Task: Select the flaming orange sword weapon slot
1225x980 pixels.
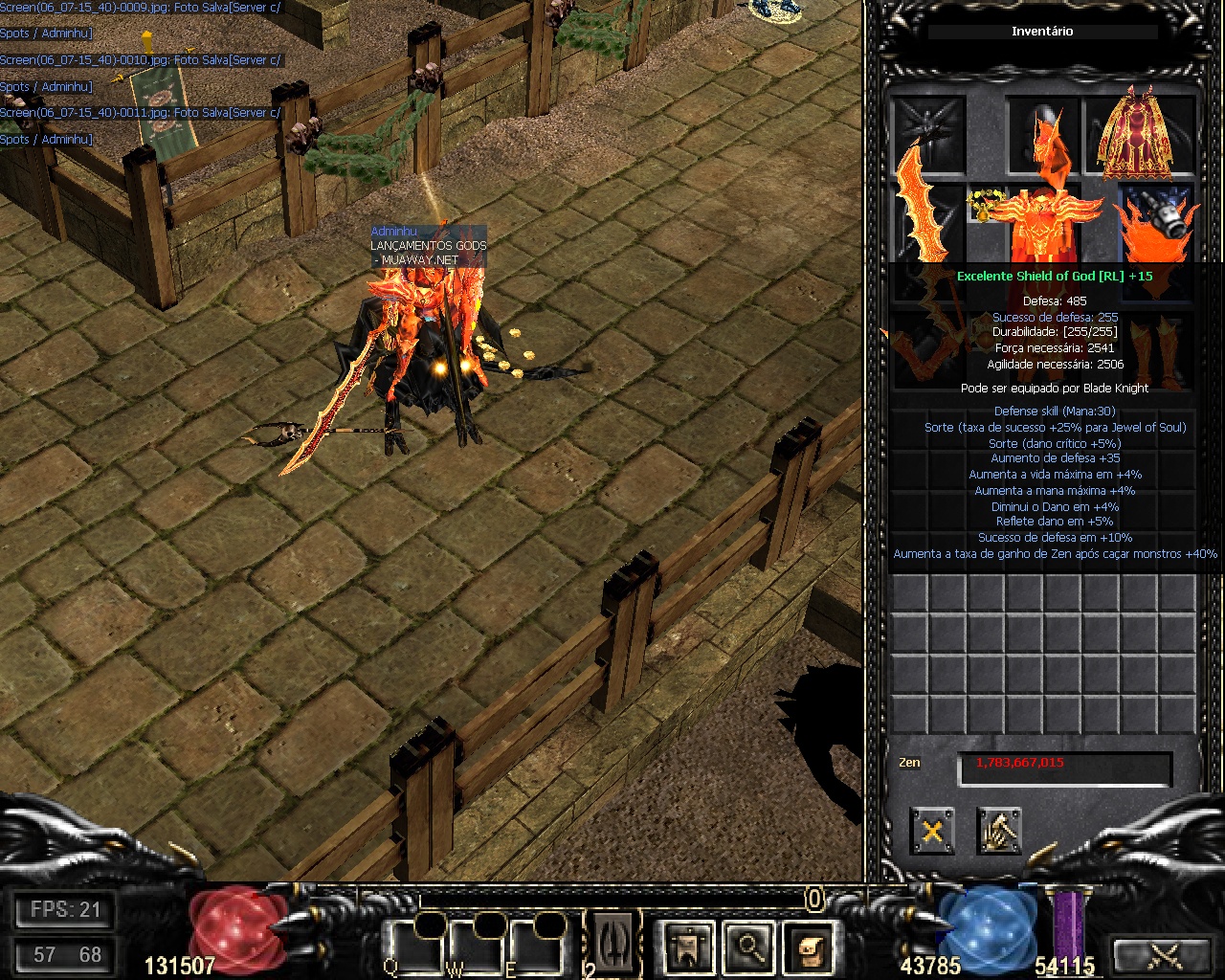Action: pyautogui.click(x=924, y=220)
